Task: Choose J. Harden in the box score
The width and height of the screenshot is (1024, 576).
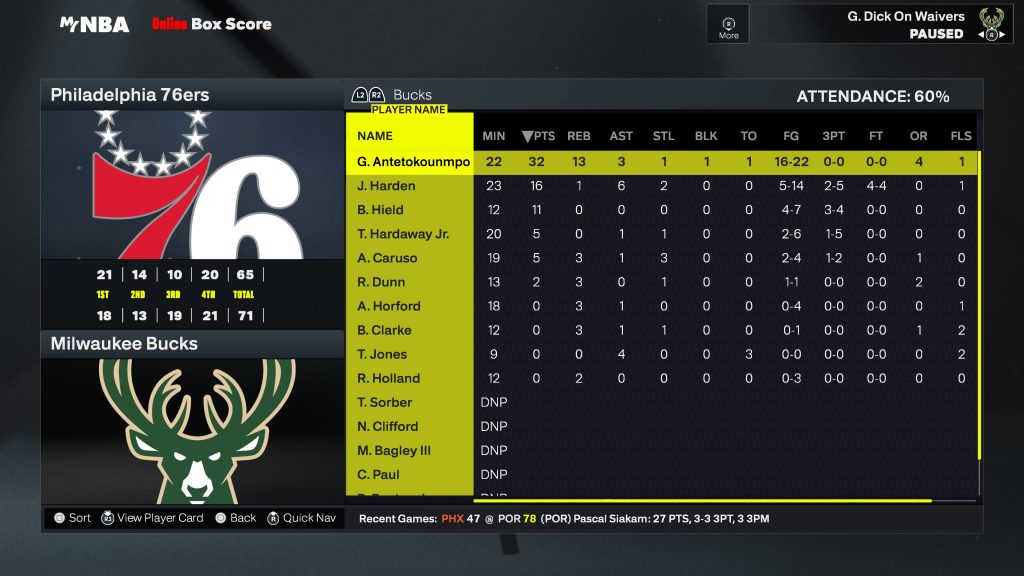Action: [386, 186]
